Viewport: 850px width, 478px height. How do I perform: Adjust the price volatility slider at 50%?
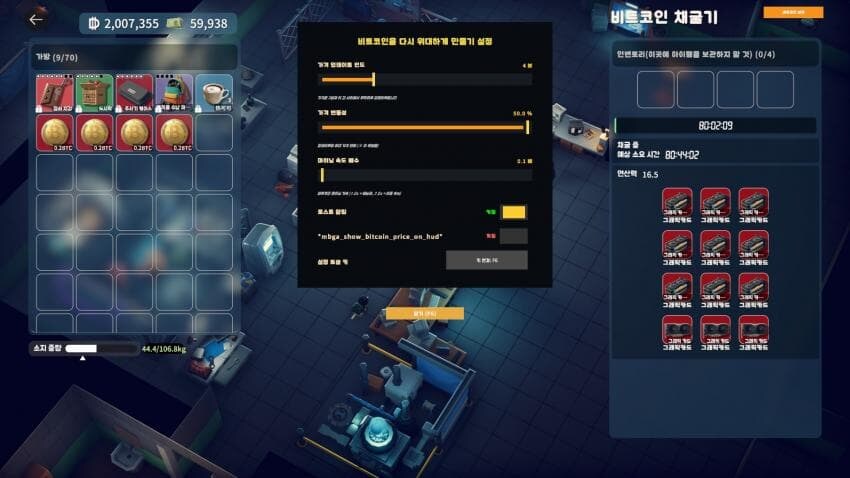point(527,127)
